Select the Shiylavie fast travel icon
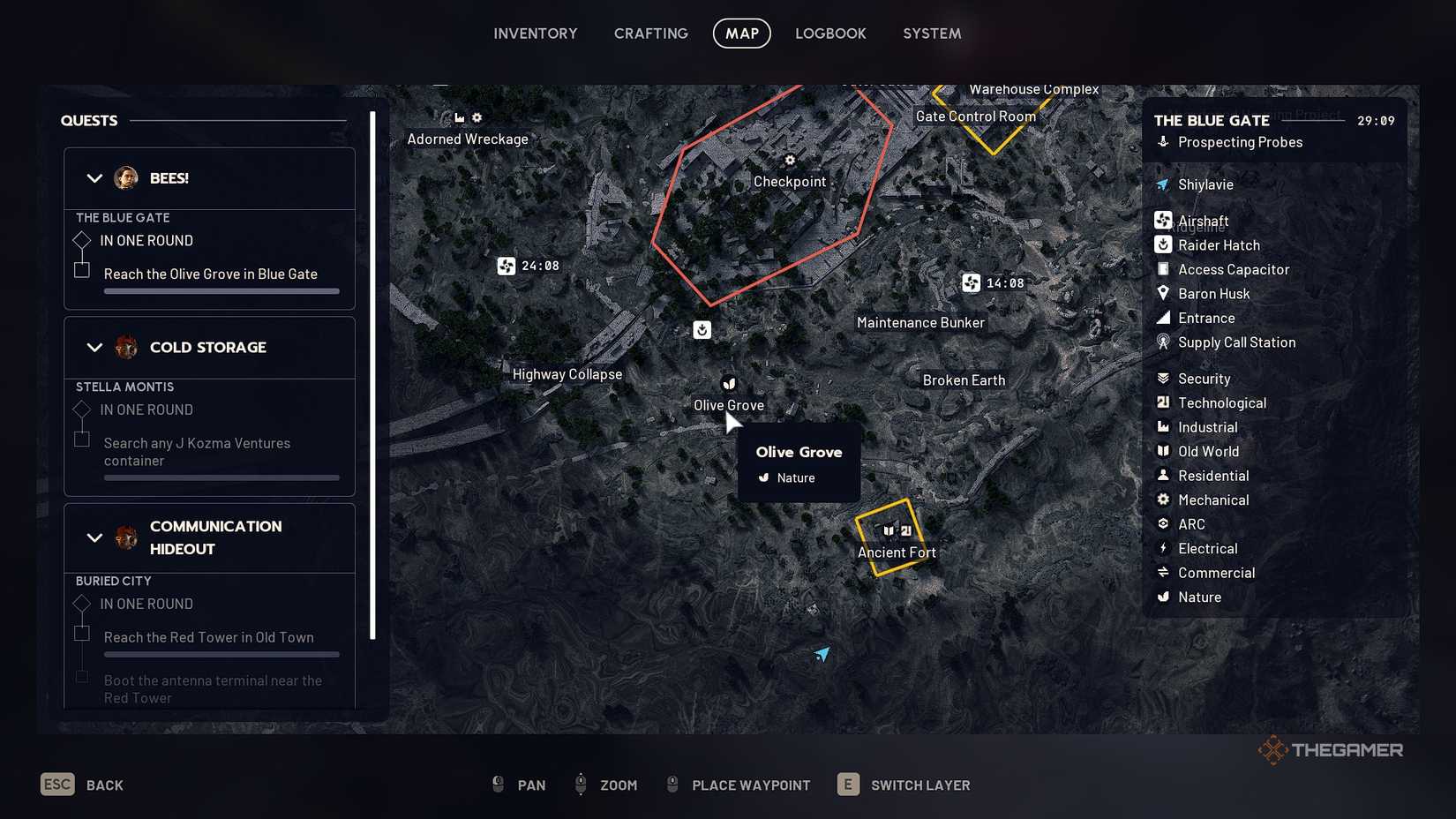This screenshot has height=819, width=1456. coord(1162,184)
